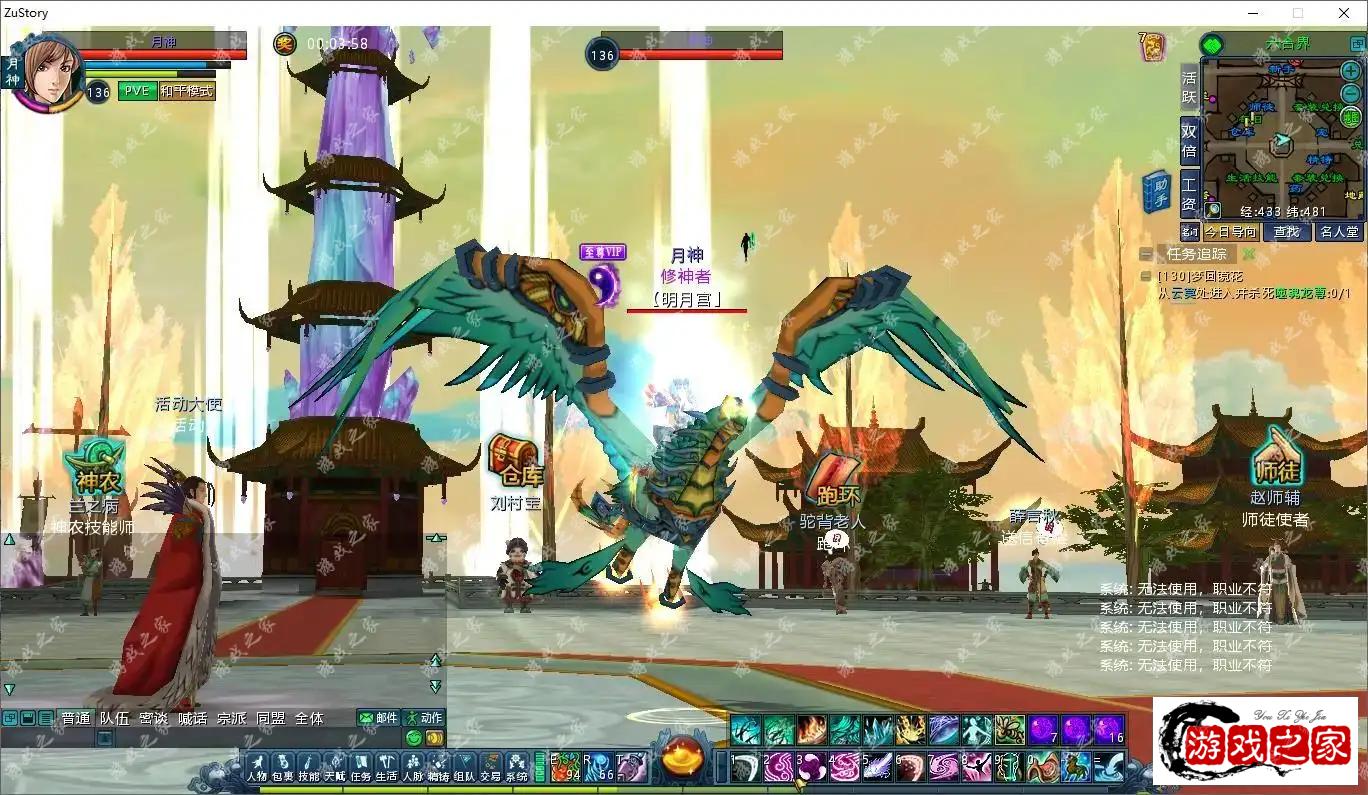Open 今日导向 daily guide

pos(1230,232)
